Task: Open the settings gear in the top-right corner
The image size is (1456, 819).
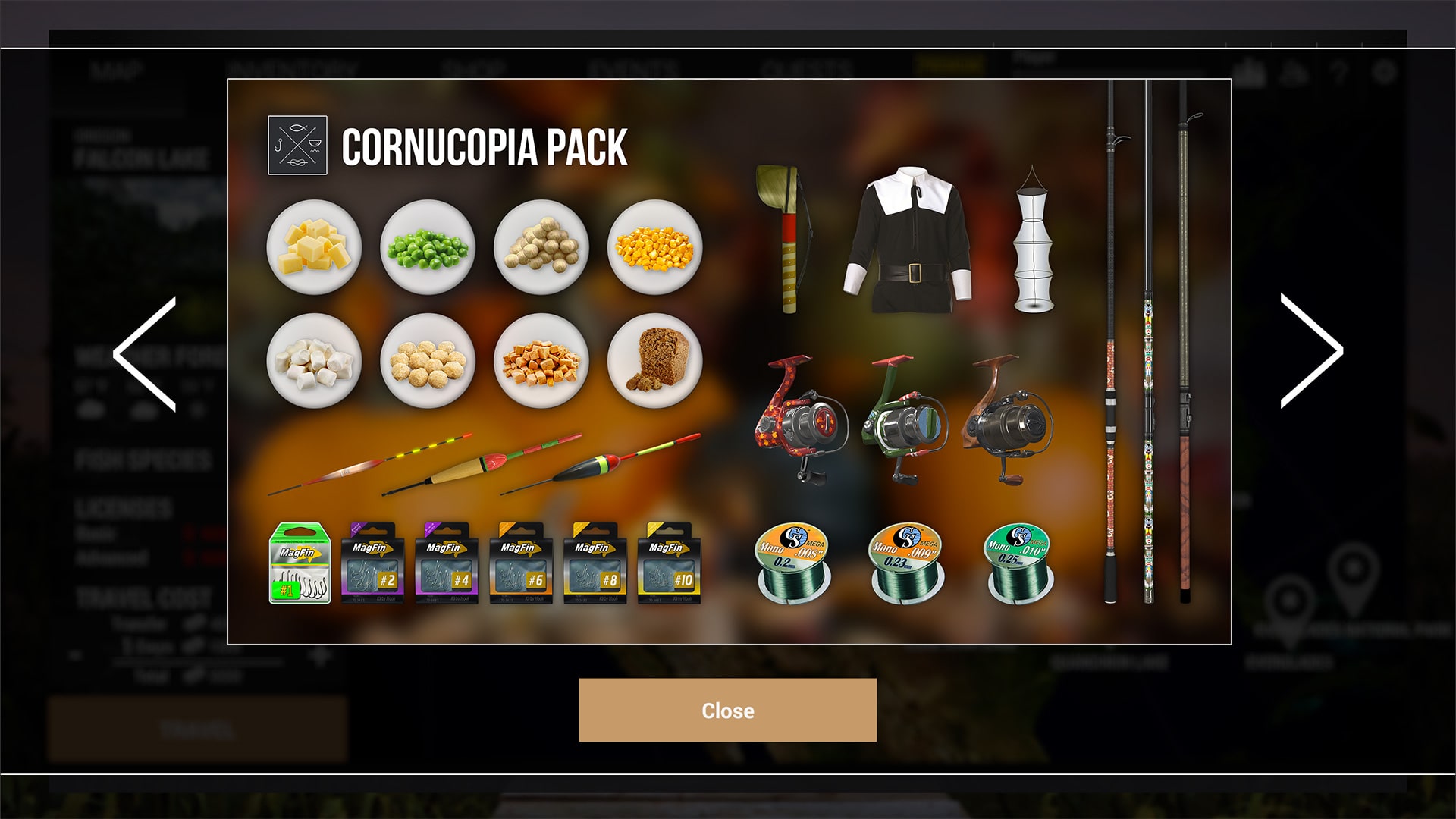Action: (1382, 73)
